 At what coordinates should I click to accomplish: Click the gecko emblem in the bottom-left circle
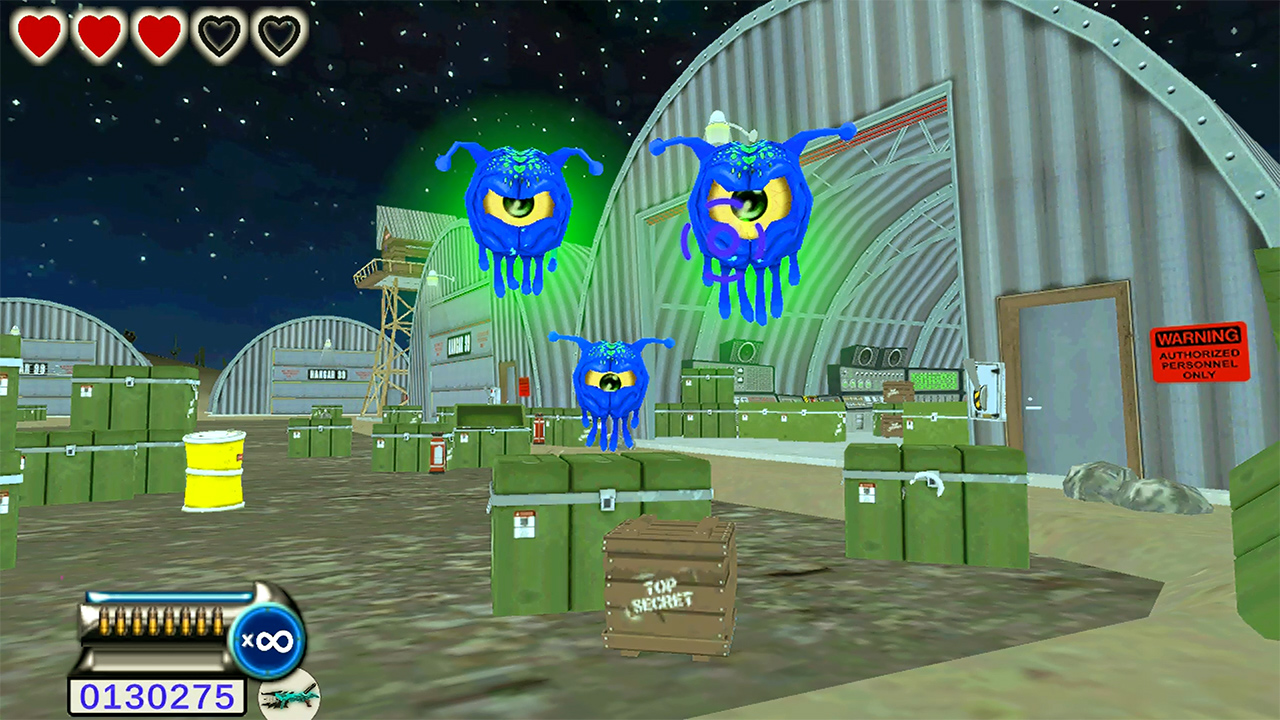pos(287,702)
